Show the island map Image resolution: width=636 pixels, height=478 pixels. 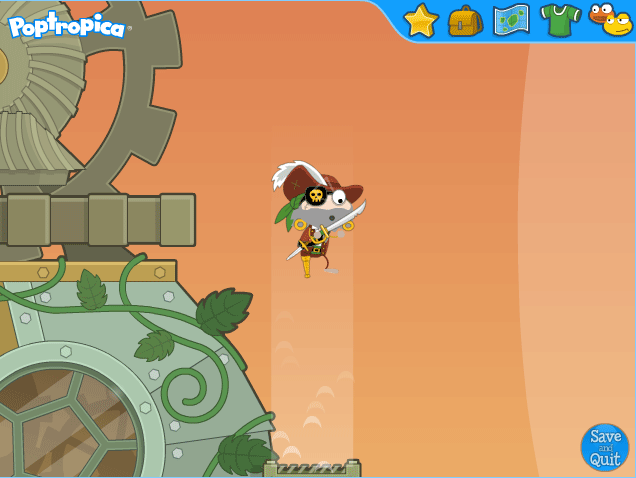511,20
